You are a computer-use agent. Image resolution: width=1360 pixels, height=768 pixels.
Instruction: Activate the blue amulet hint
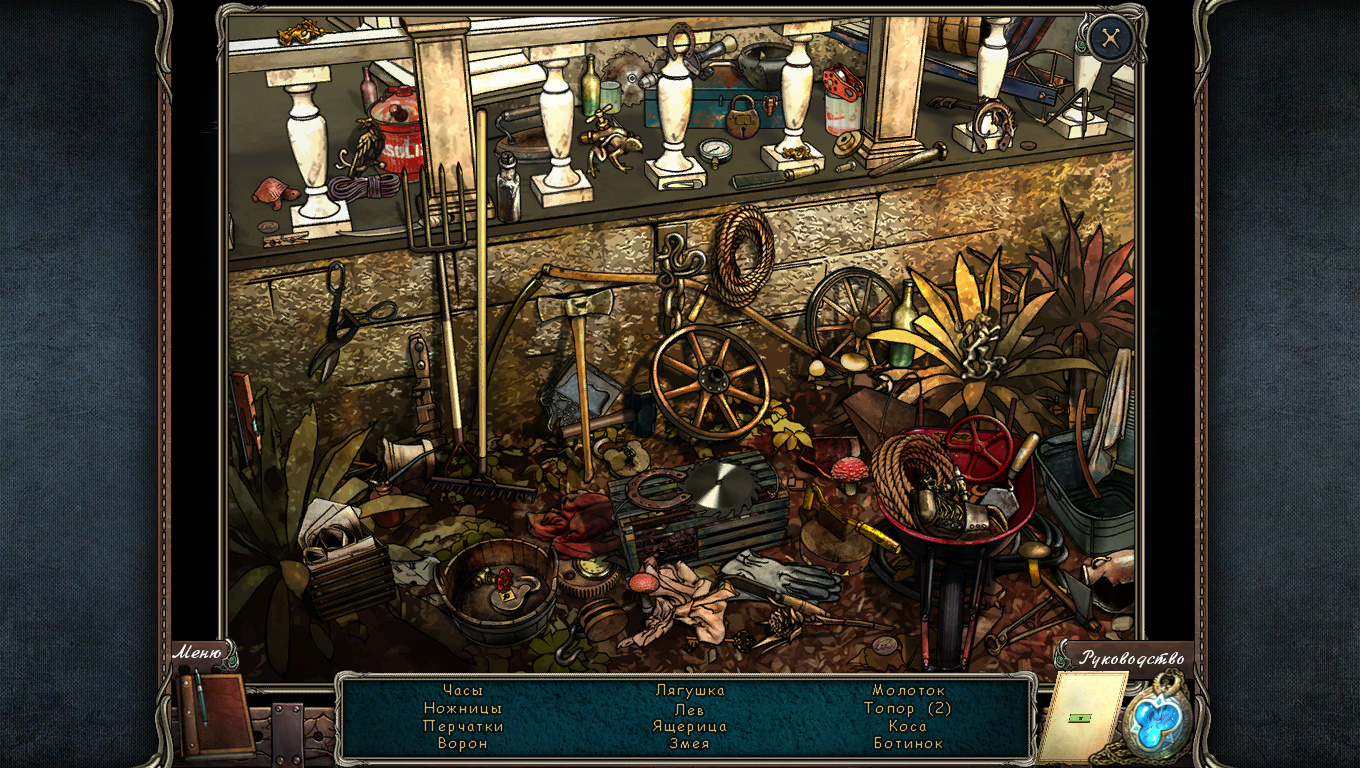click(1158, 720)
